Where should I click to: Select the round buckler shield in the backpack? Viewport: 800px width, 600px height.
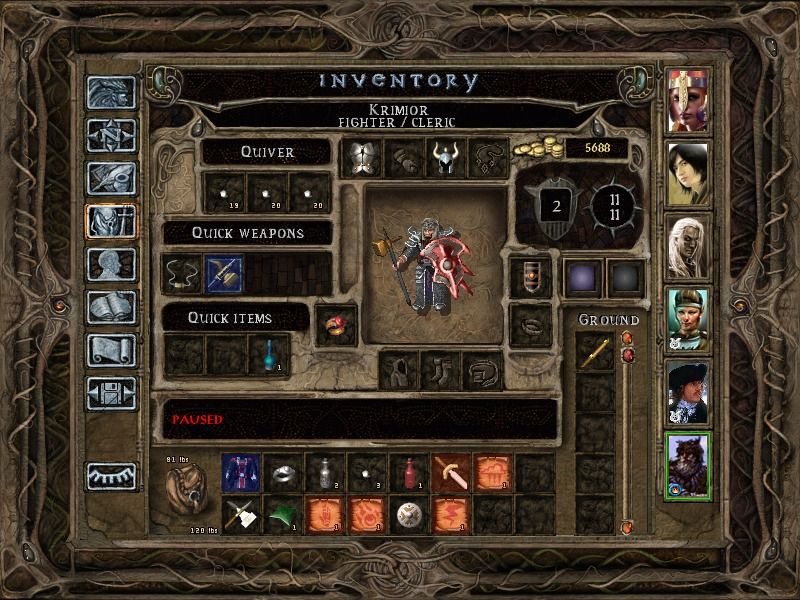408,515
